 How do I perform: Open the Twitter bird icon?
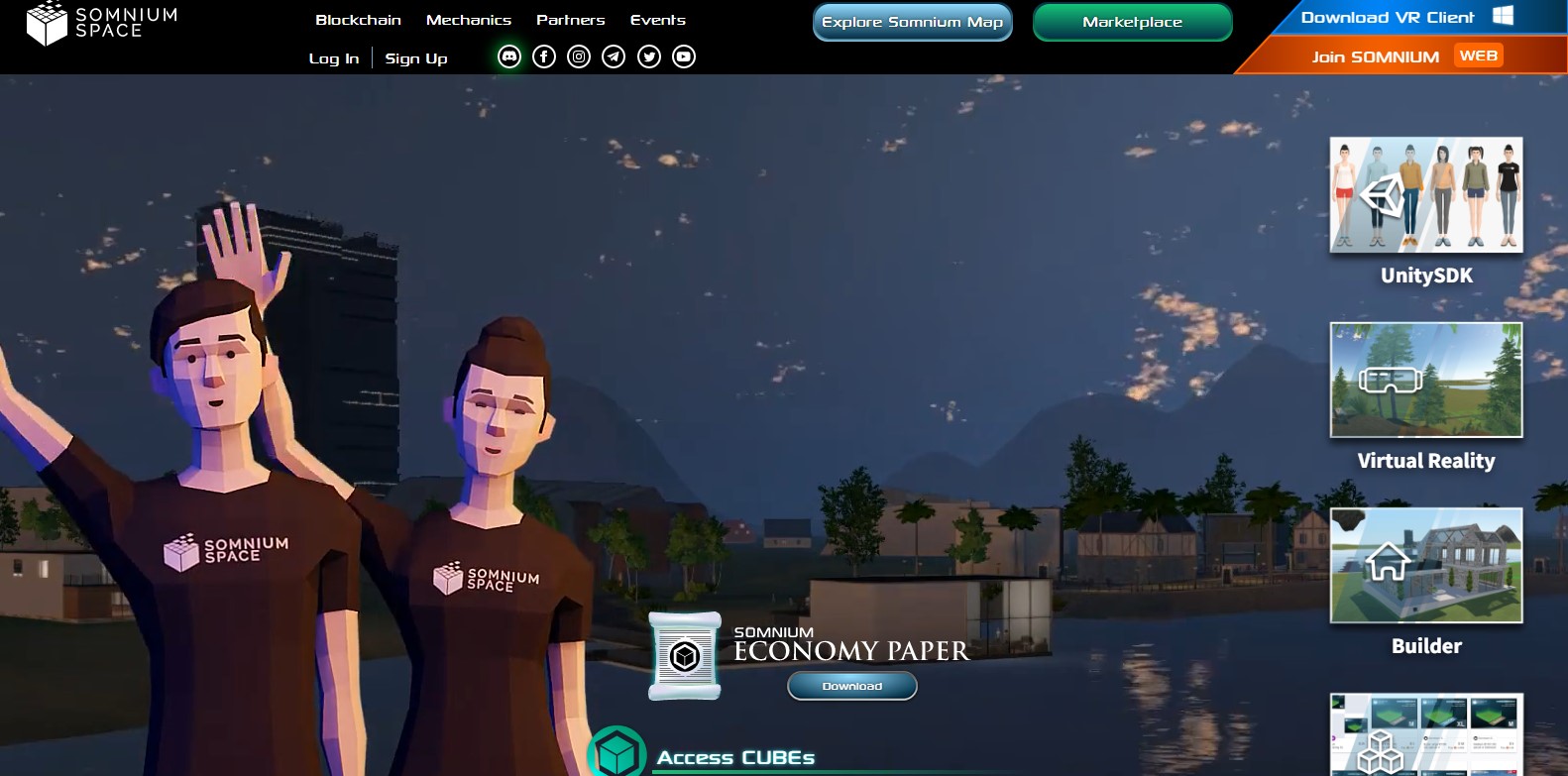point(649,56)
